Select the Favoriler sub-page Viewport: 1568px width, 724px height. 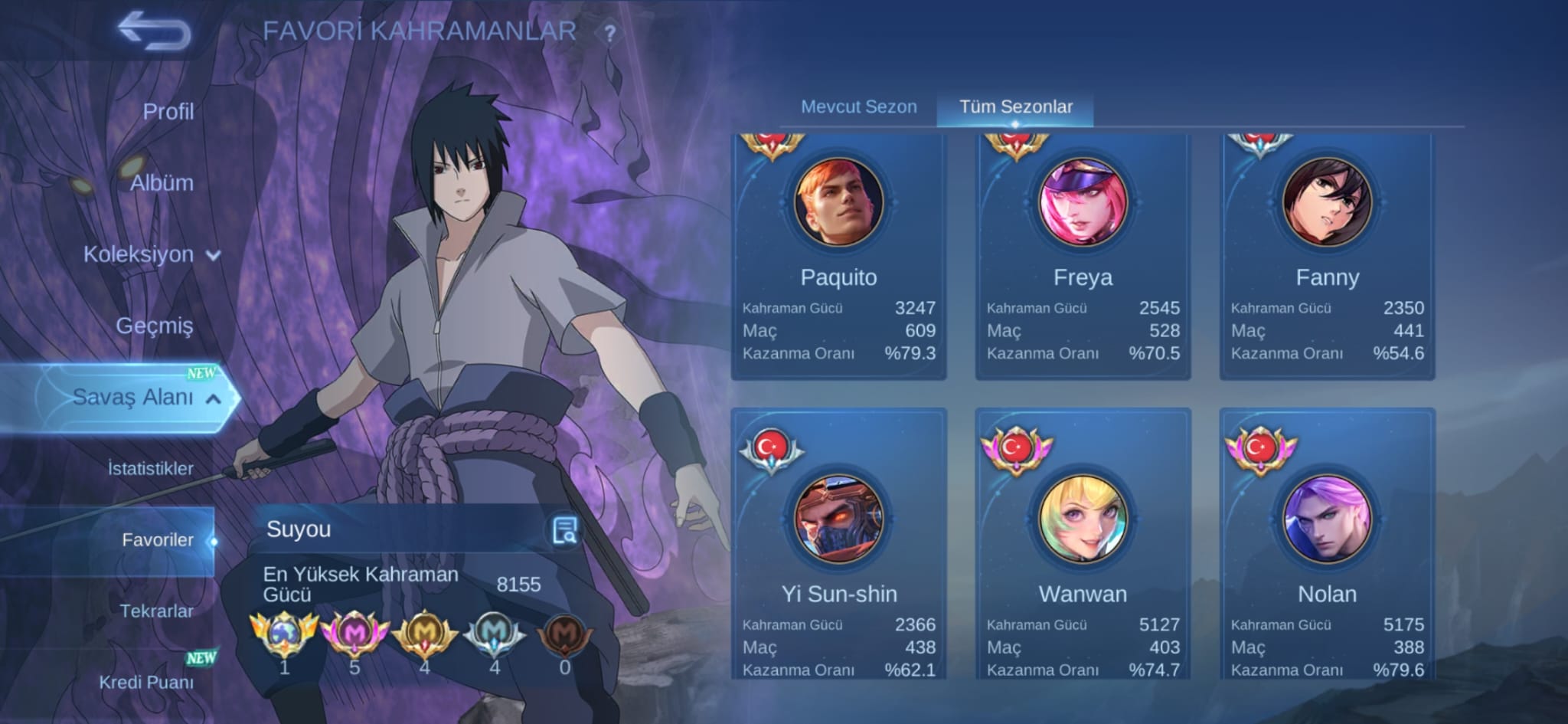157,539
